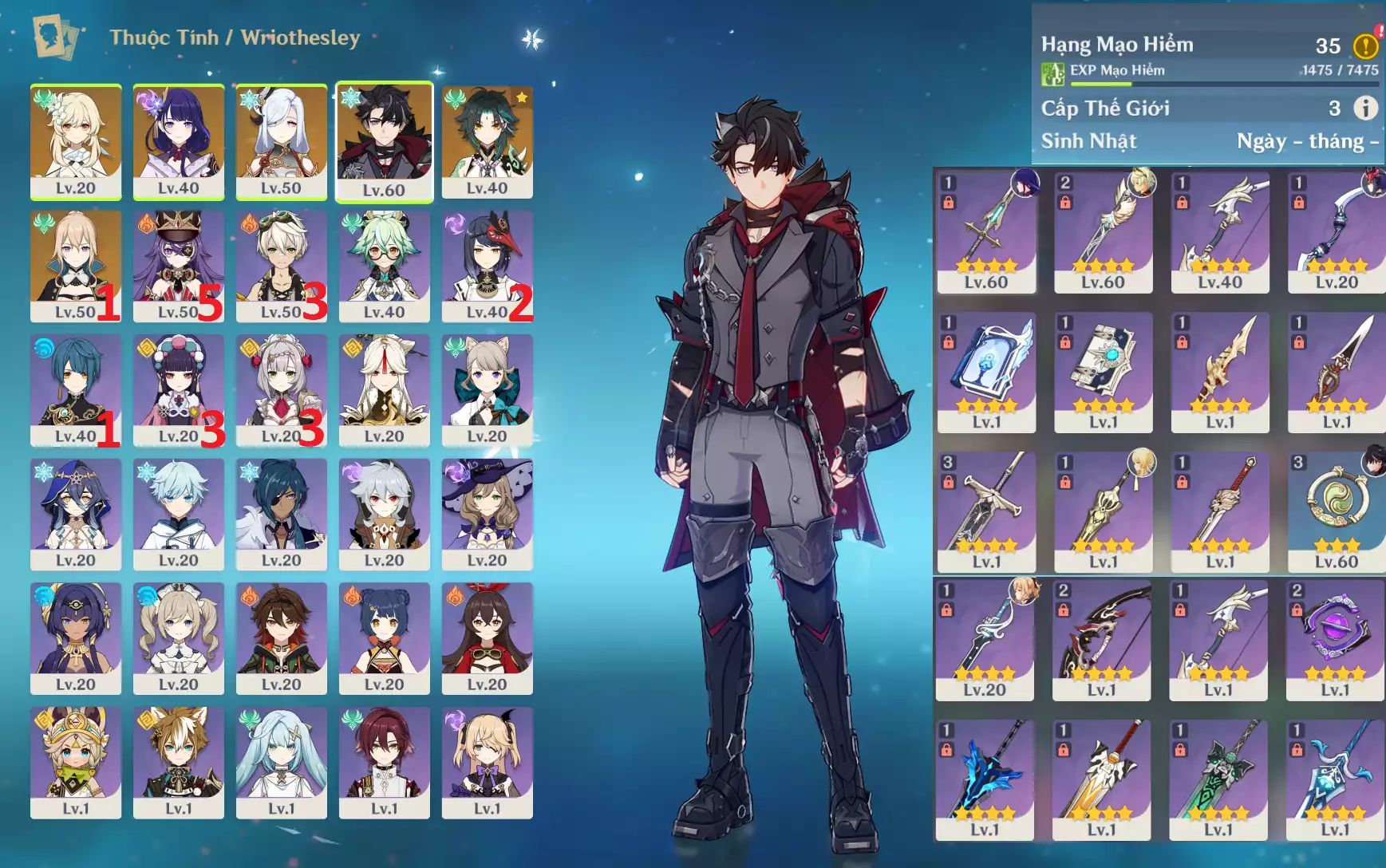1386x868 pixels.
Task: Pick Noelle's Lv.20 character card
Action: 281,390
